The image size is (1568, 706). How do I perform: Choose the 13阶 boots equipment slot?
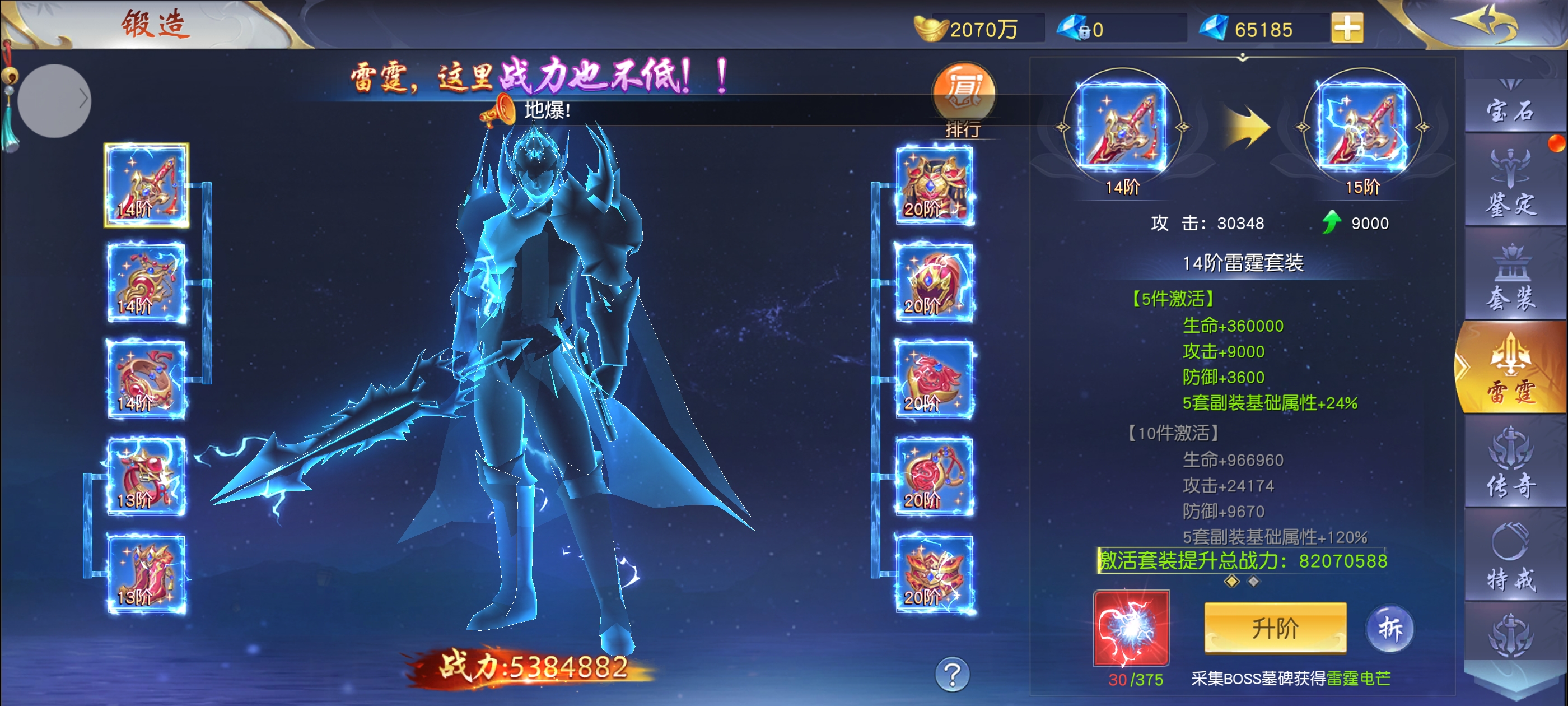pyautogui.click(x=146, y=573)
